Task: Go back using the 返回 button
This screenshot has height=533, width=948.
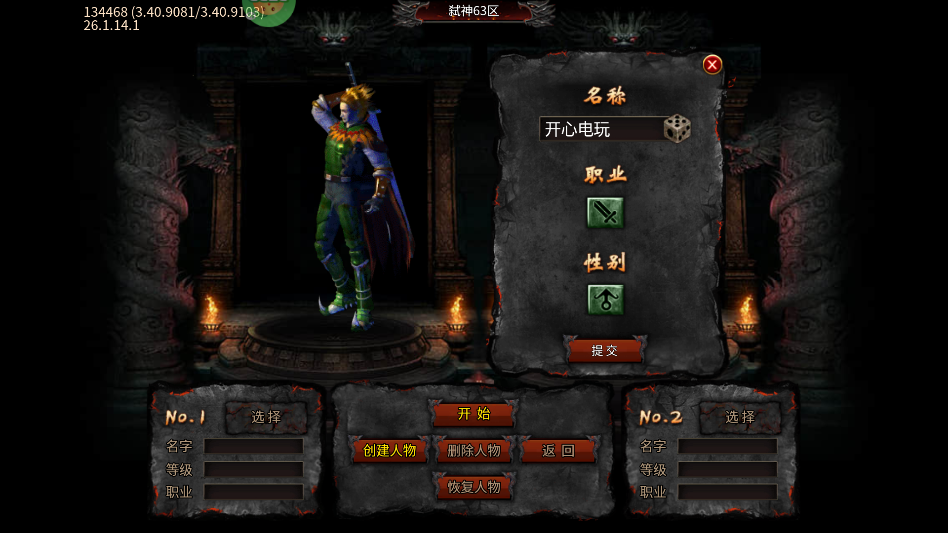Action: click(x=558, y=451)
